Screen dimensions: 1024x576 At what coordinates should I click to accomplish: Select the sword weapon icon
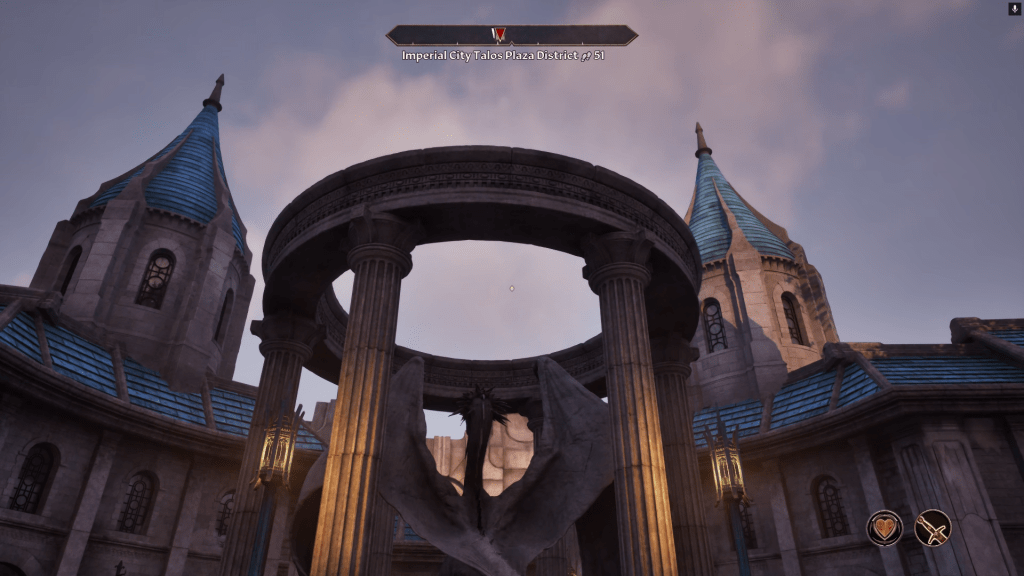pyautogui.click(x=932, y=527)
